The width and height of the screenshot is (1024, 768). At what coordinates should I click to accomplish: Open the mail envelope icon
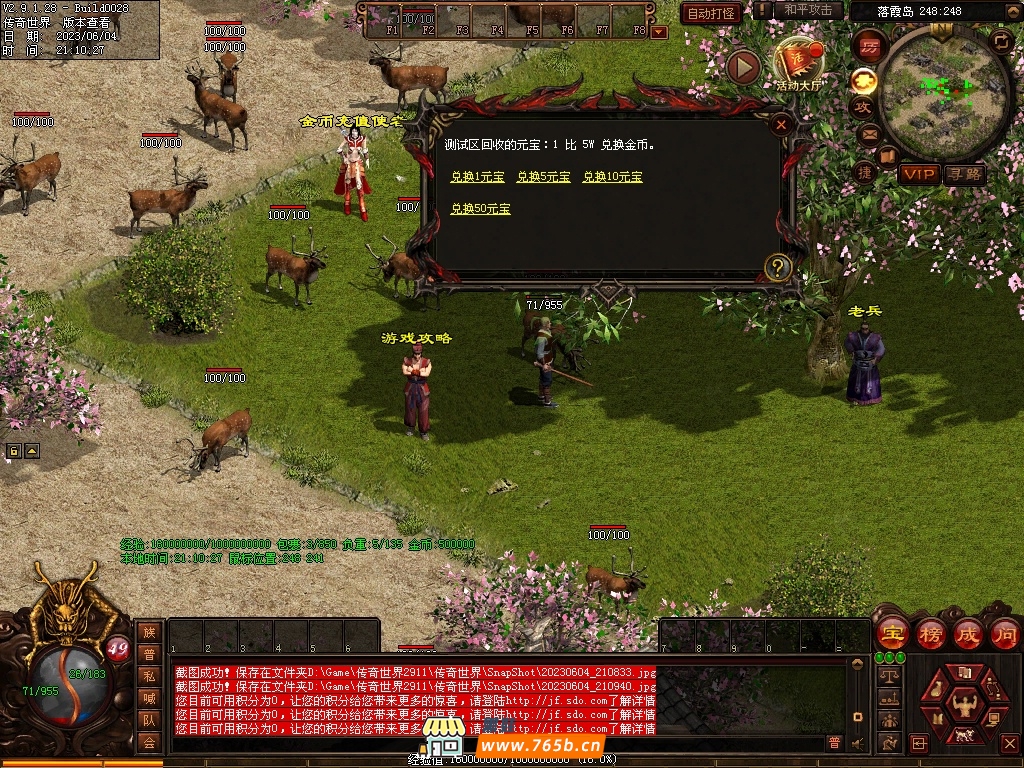tap(866, 133)
